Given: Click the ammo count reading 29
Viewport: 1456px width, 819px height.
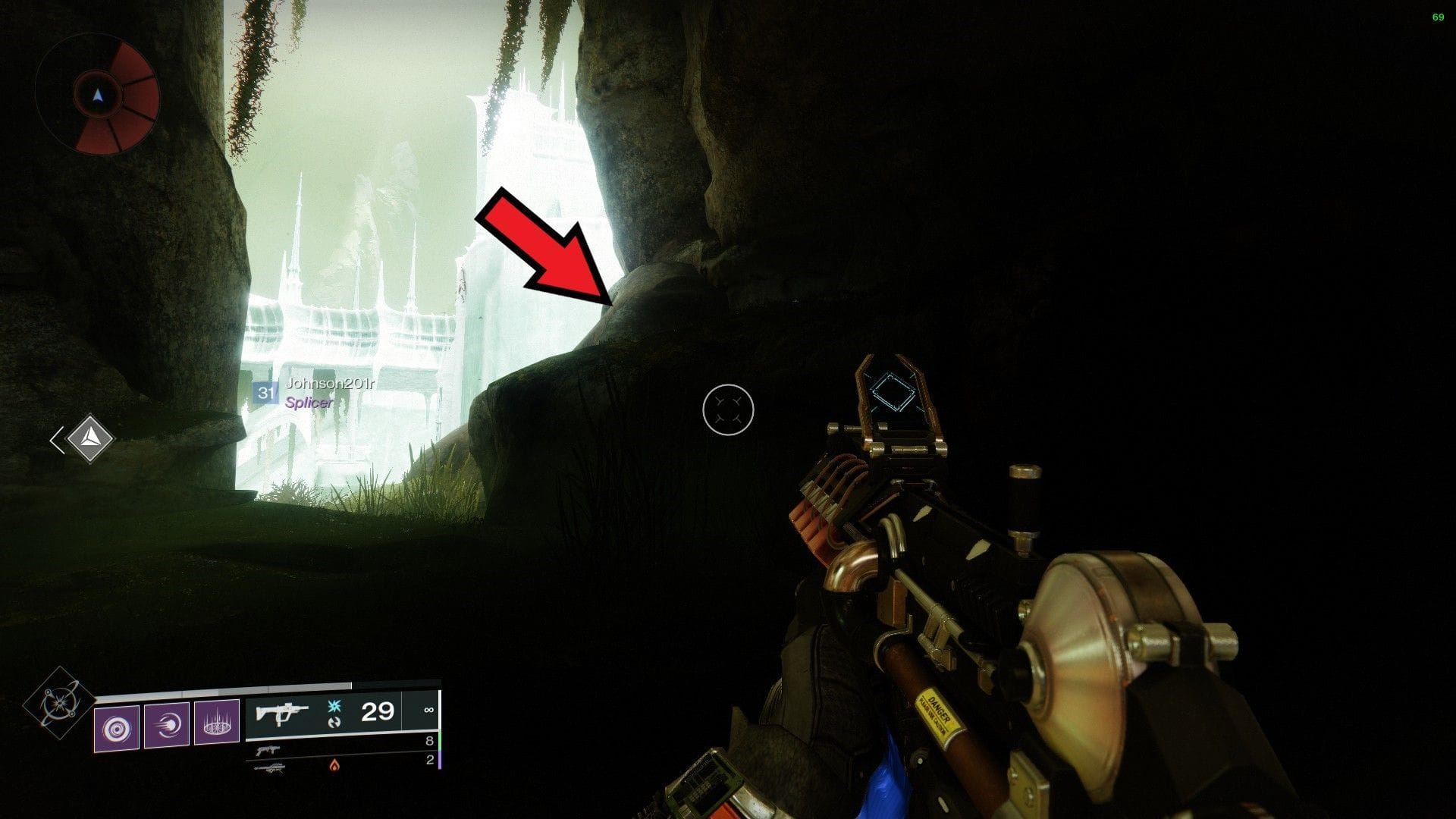Looking at the screenshot, I should coord(376,712).
